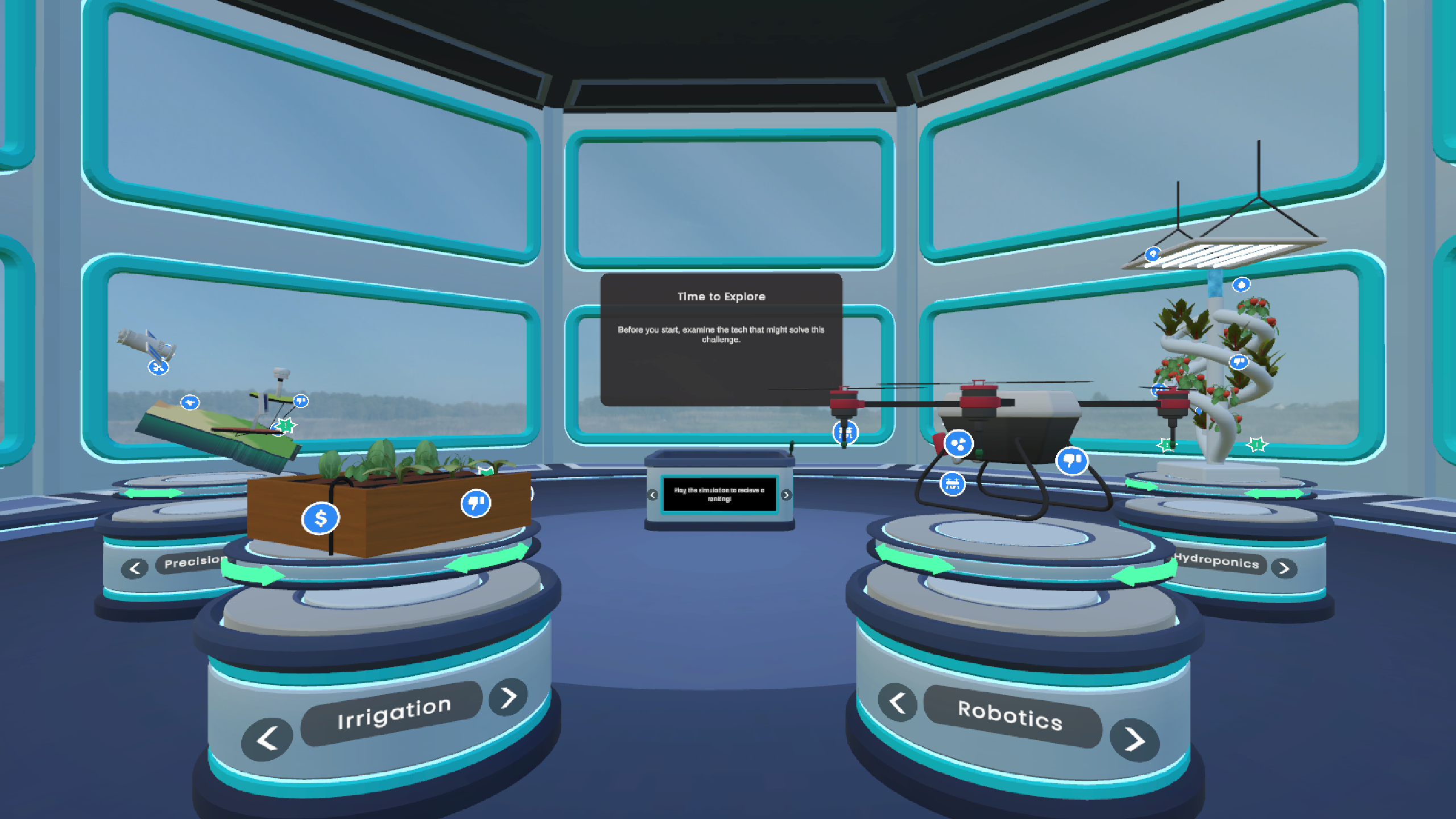
Task: Select the water droplet hotspot on the Hydroponics tower
Action: pos(1242,285)
